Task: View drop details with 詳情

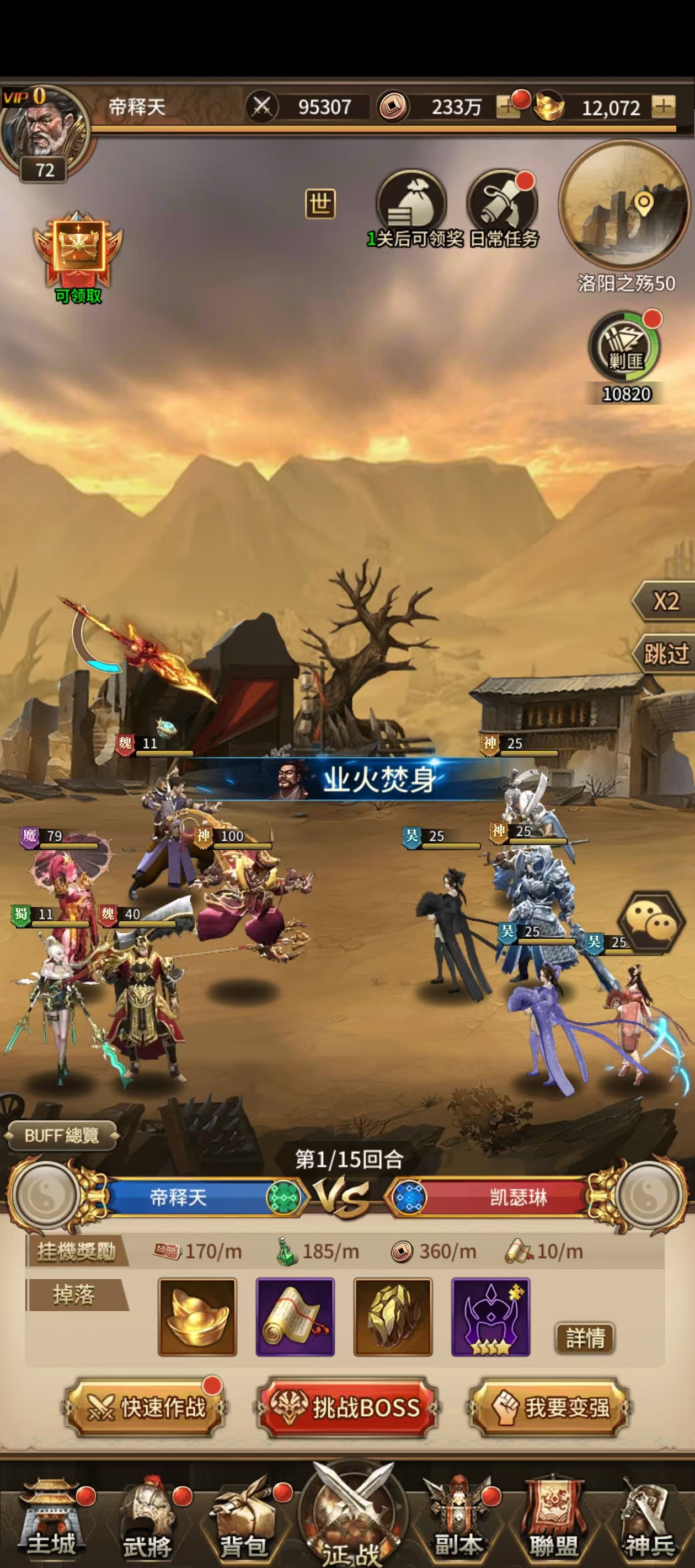Action: [585, 1338]
